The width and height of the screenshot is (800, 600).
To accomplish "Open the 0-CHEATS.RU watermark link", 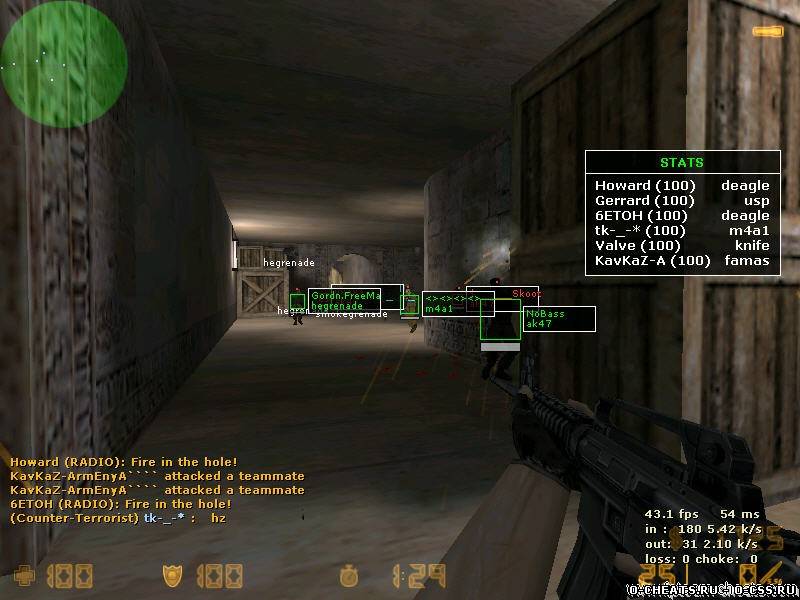I will (x=711, y=589).
